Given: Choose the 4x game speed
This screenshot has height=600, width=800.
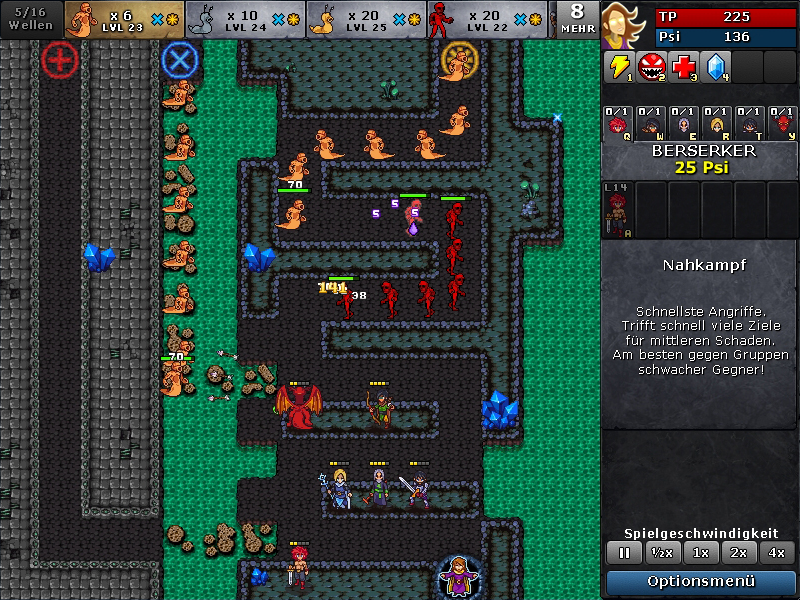Looking at the screenshot, I should [775, 553].
